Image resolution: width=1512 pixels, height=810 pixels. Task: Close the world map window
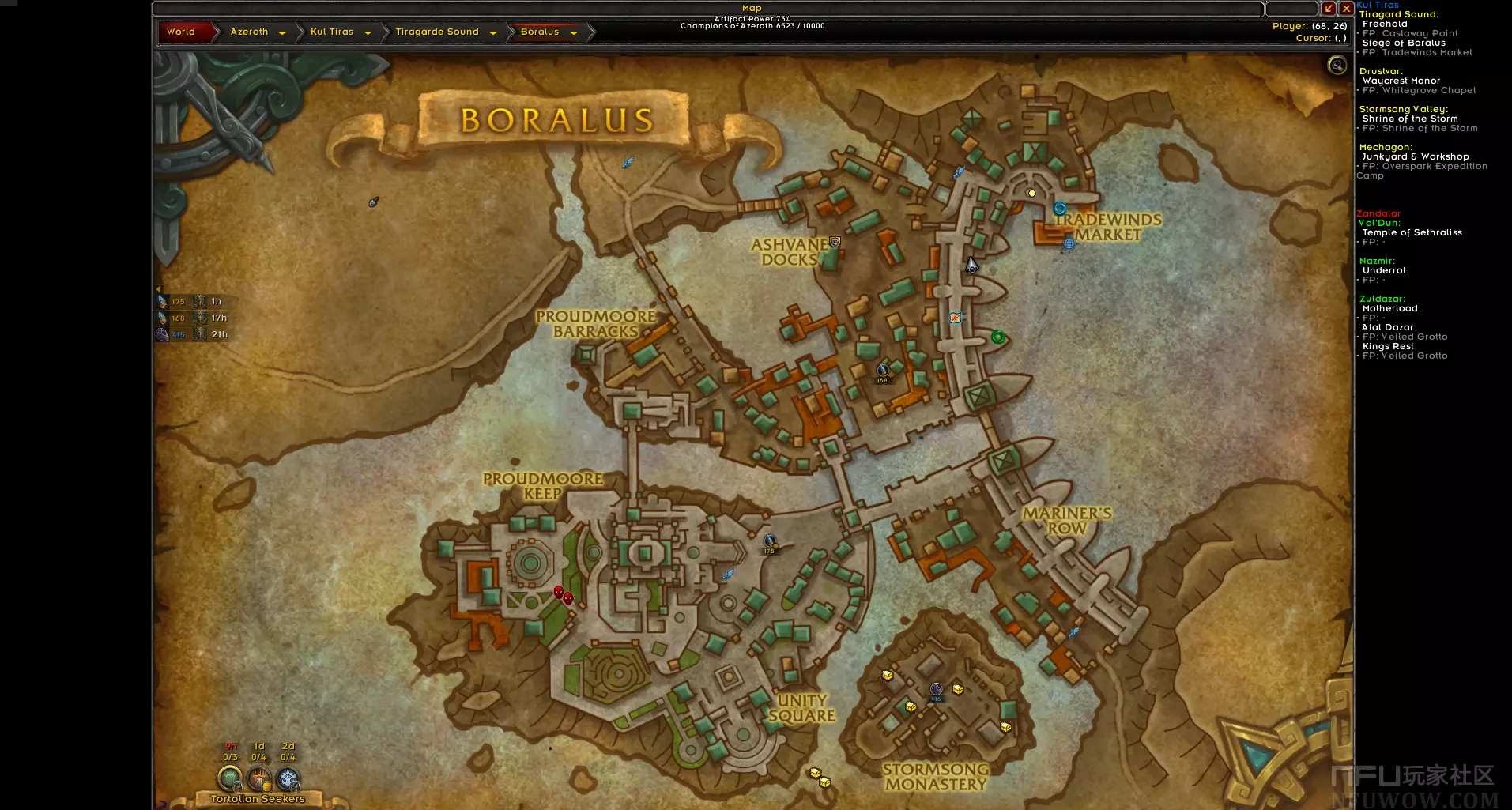click(1346, 9)
